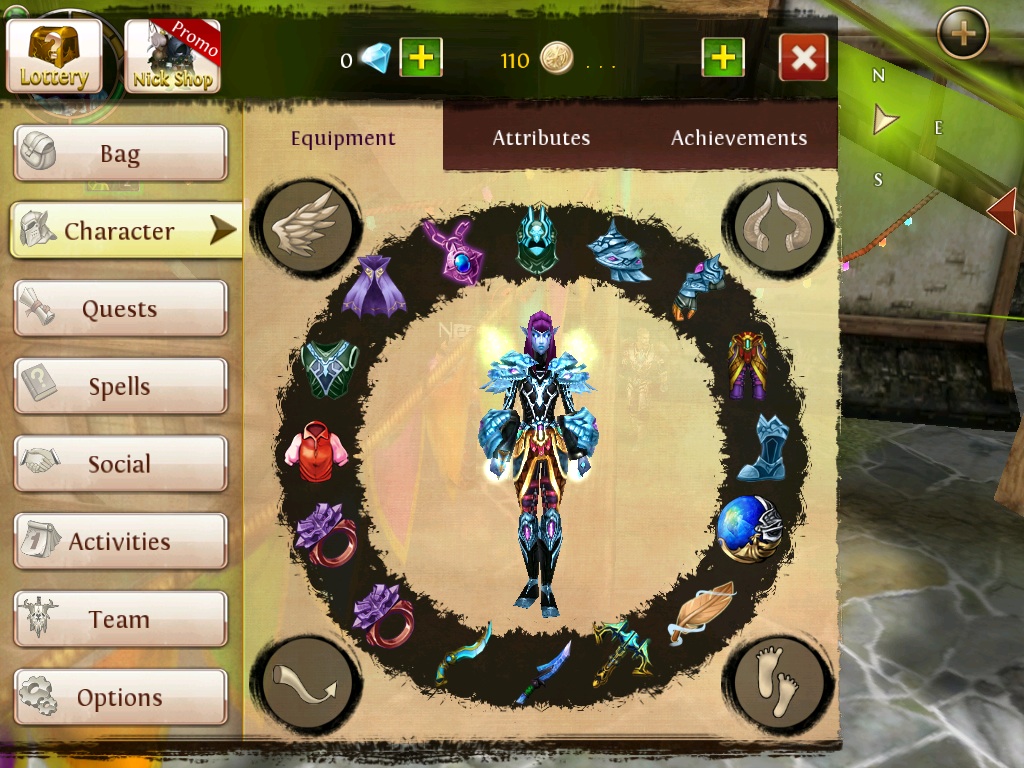Open the Lottery chest
1024x768 pixels.
click(54, 56)
